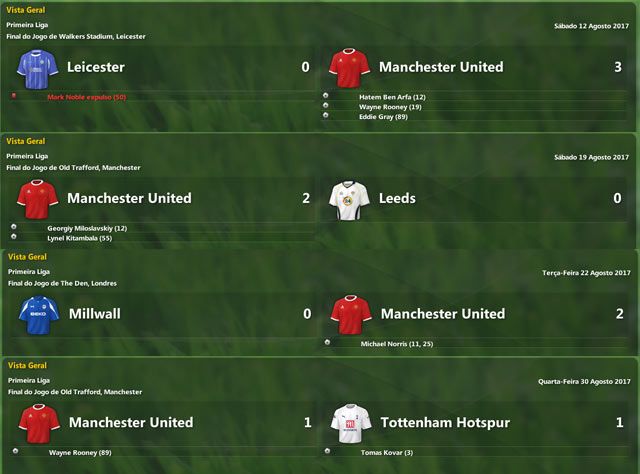This screenshot has width=640, height=474.
Task: Open Manchester United from the Leicester match
Action: pos(440,67)
